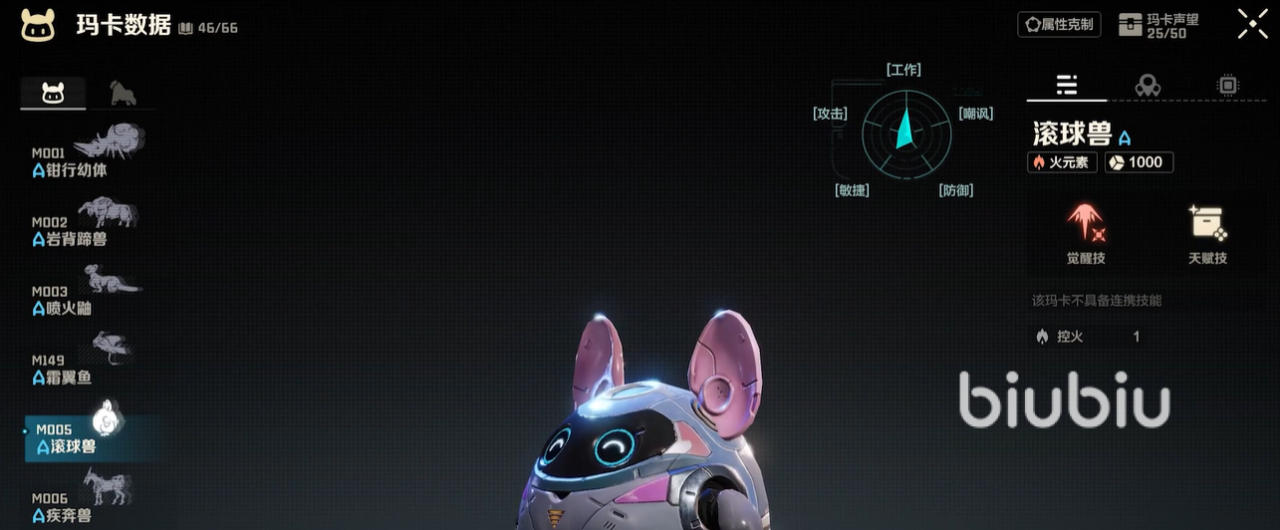Open the 属性克制 attribute chart
1280x530 pixels.
pos(1059,24)
